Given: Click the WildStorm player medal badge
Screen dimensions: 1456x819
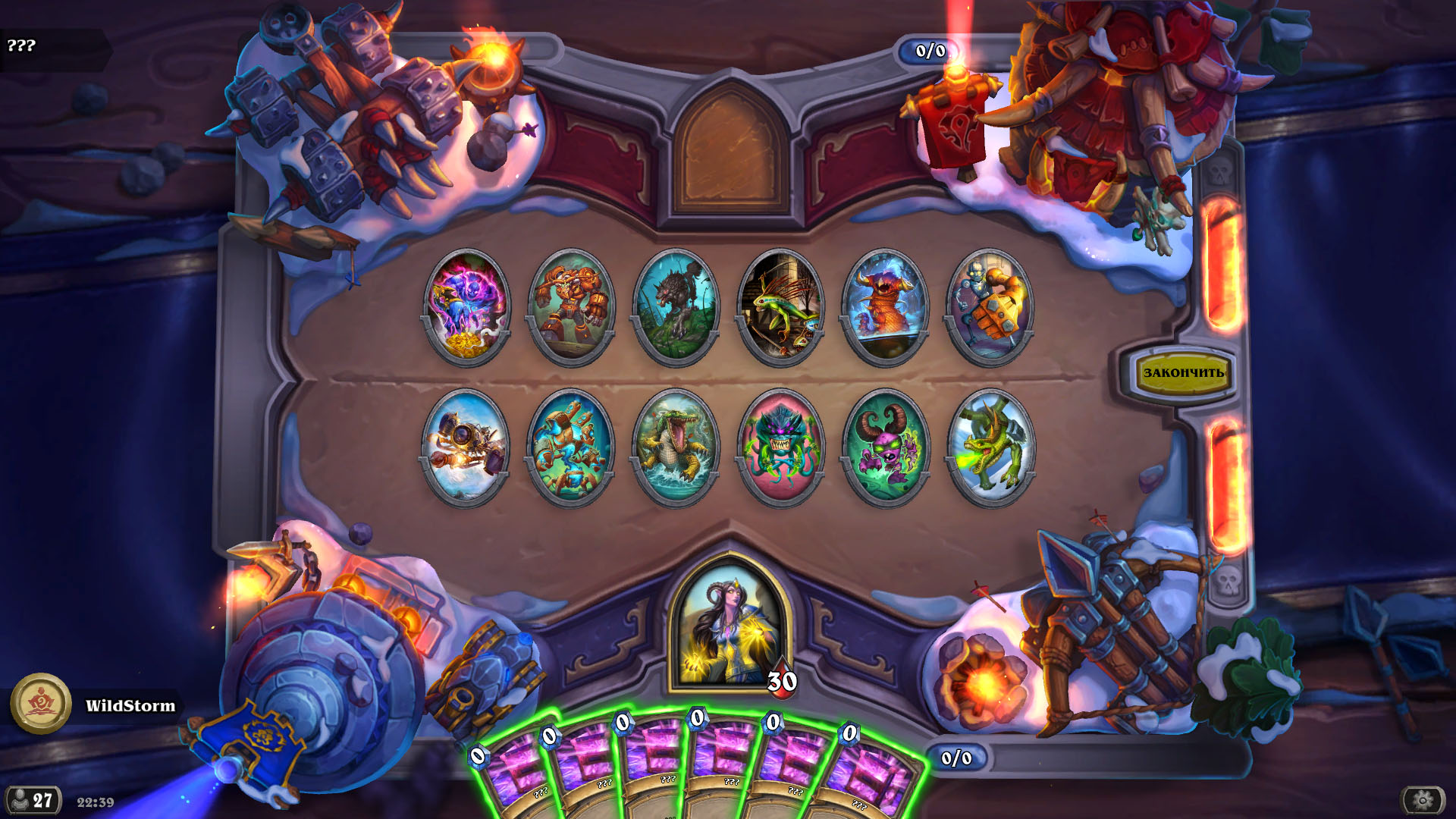Looking at the screenshot, I should (41, 704).
